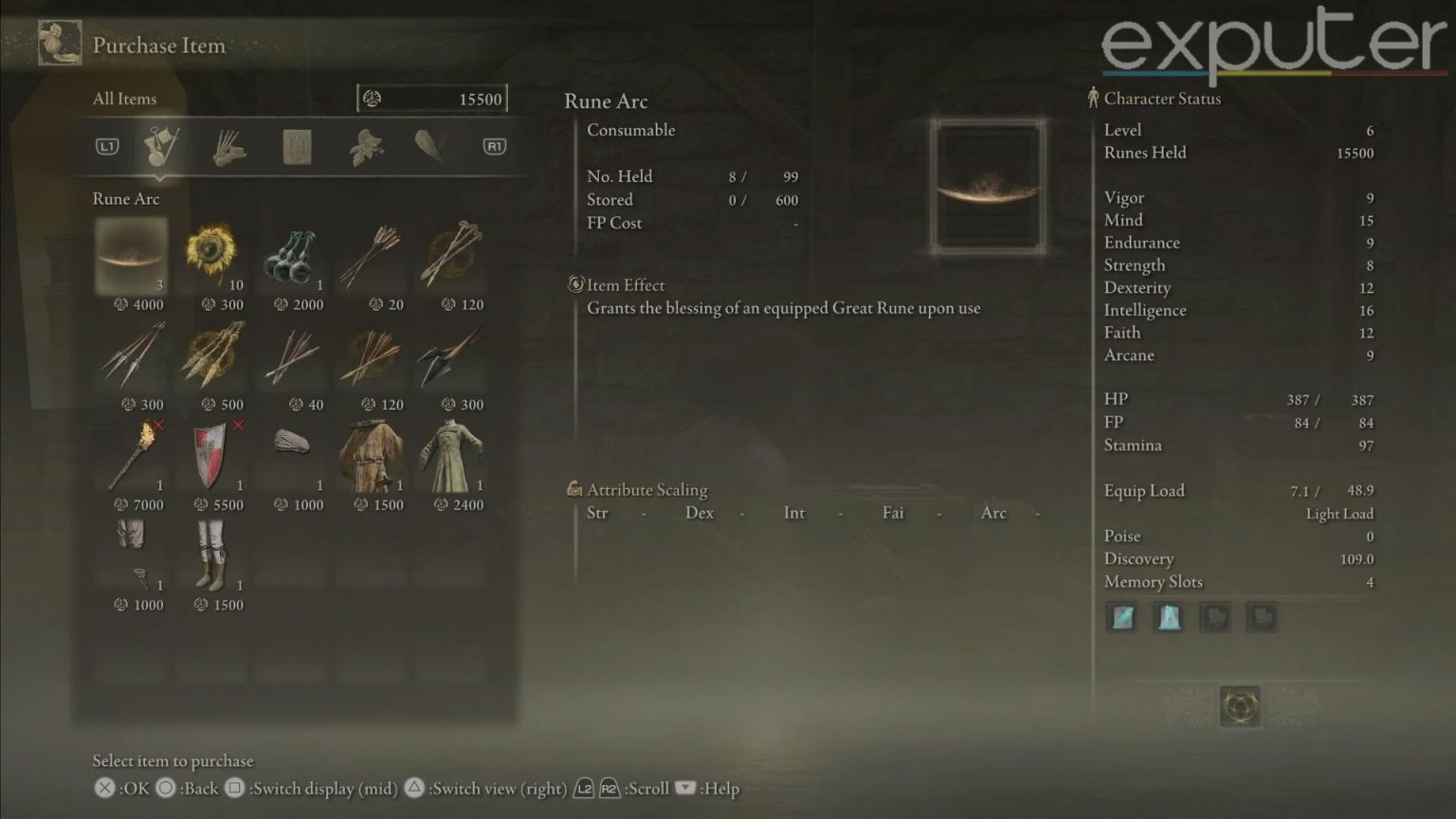
Task: Select the green robe priced 2400
Action: (x=451, y=456)
